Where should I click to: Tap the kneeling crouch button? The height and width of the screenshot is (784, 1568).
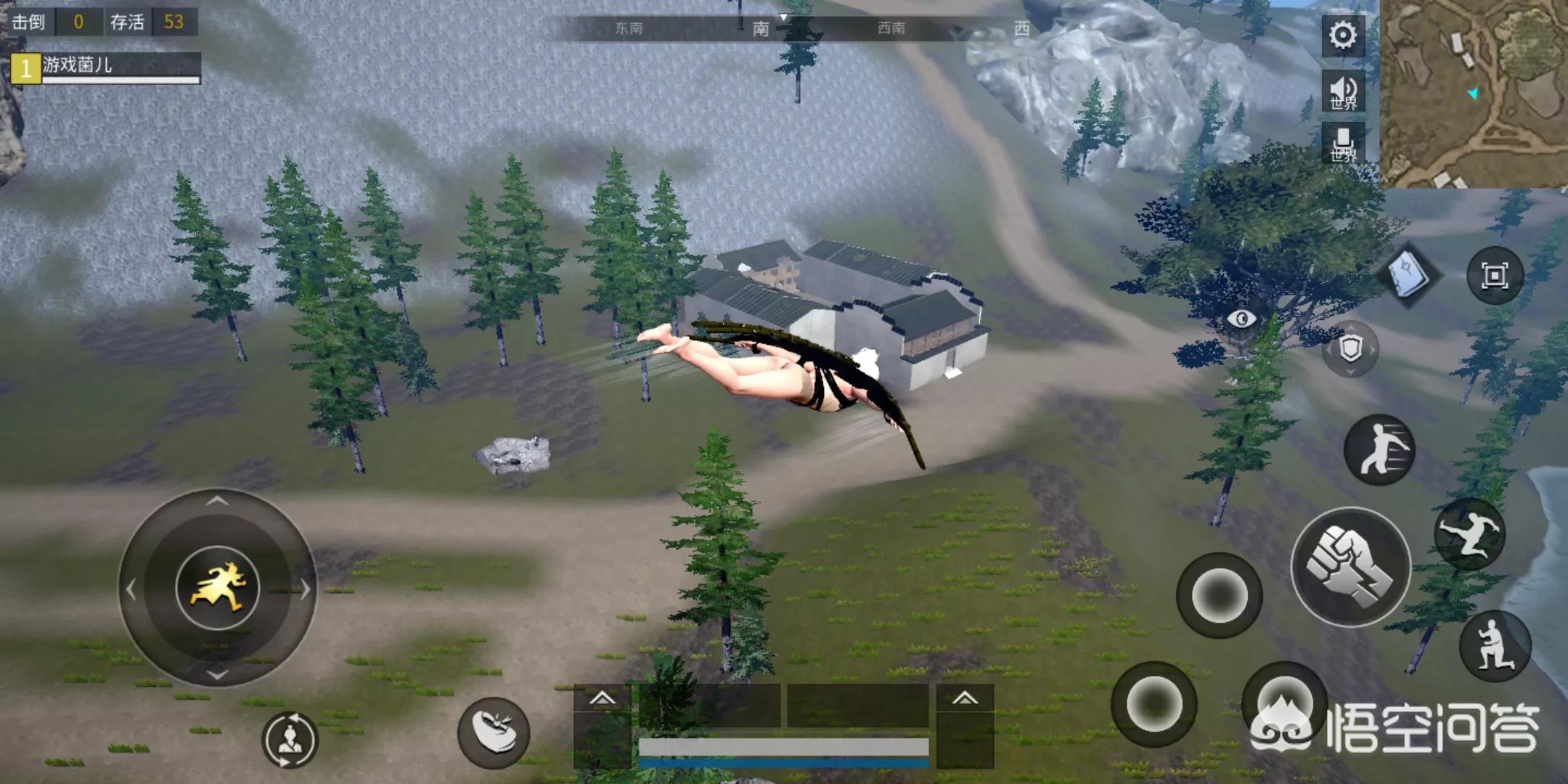pos(1494,646)
